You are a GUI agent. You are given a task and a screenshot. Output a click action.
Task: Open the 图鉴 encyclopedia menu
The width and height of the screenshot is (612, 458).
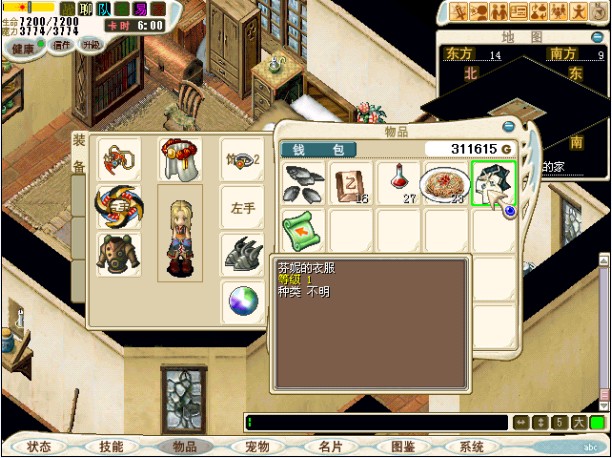coord(402,447)
